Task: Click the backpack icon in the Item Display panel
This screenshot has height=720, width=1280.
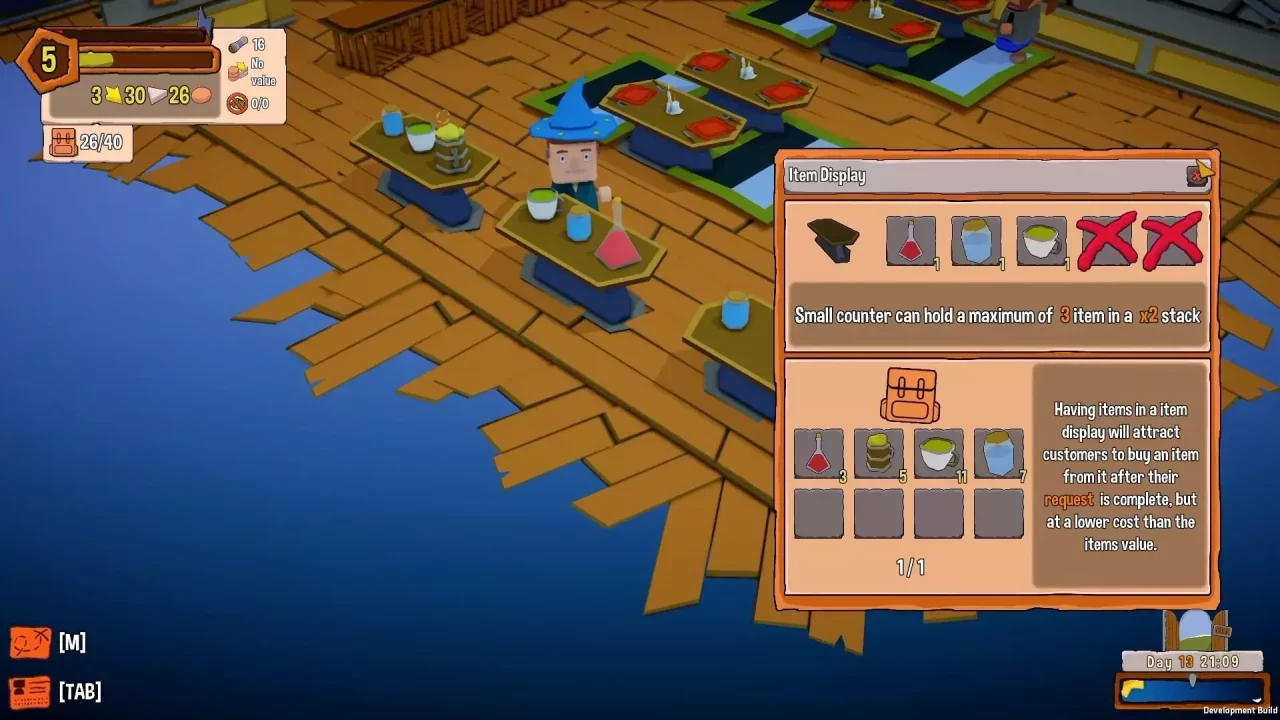Action: (911, 393)
